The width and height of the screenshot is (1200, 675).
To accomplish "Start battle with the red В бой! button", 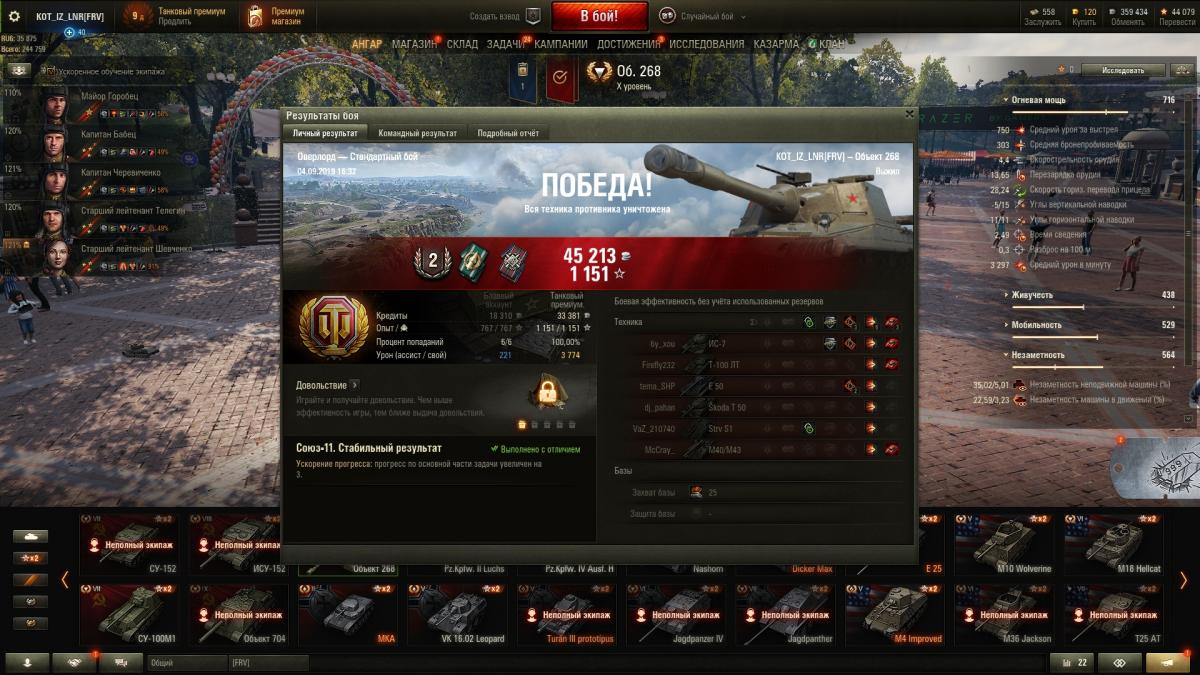I will [x=599, y=16].
